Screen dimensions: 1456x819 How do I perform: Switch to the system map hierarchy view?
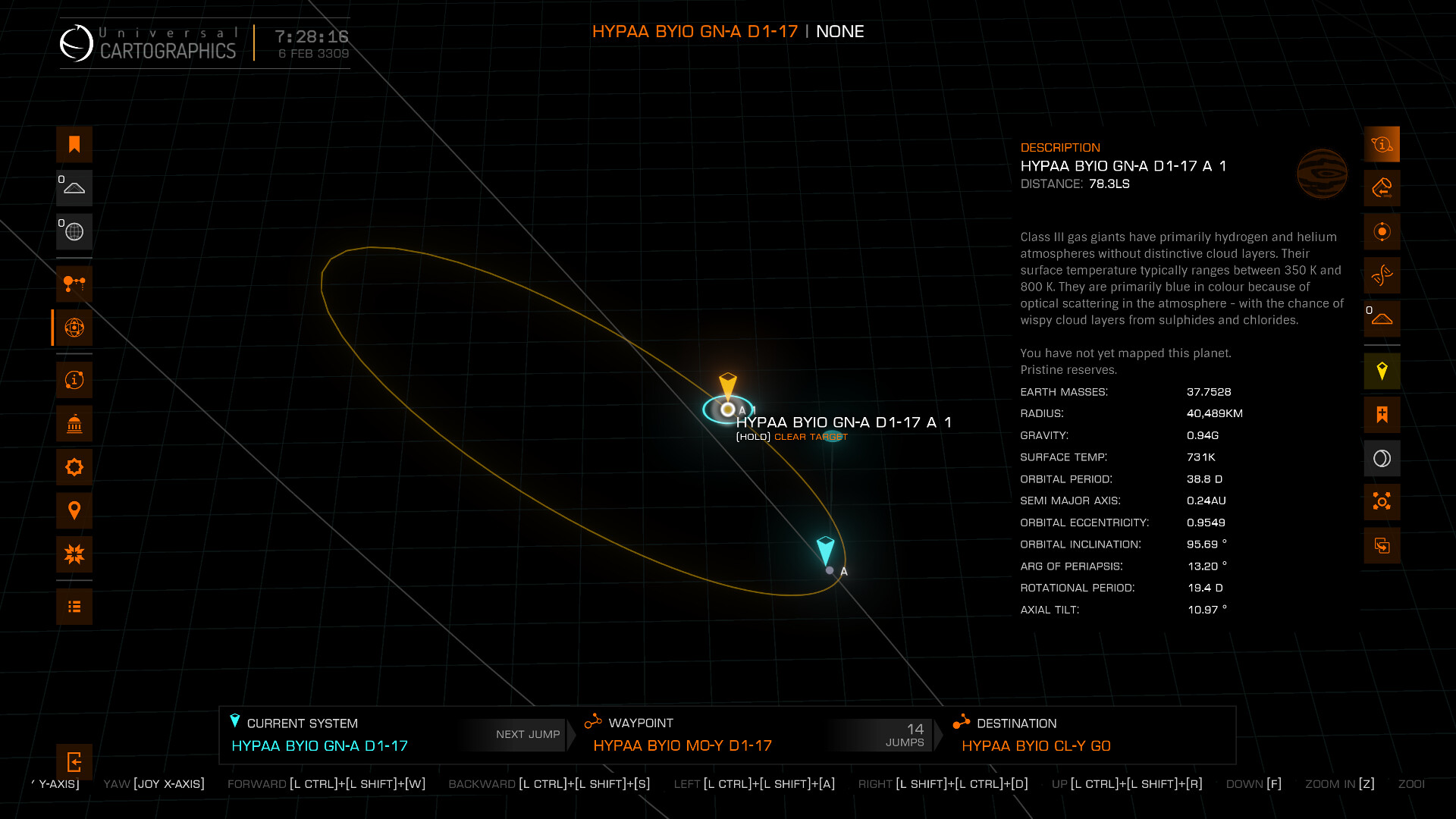coord(74,284)
